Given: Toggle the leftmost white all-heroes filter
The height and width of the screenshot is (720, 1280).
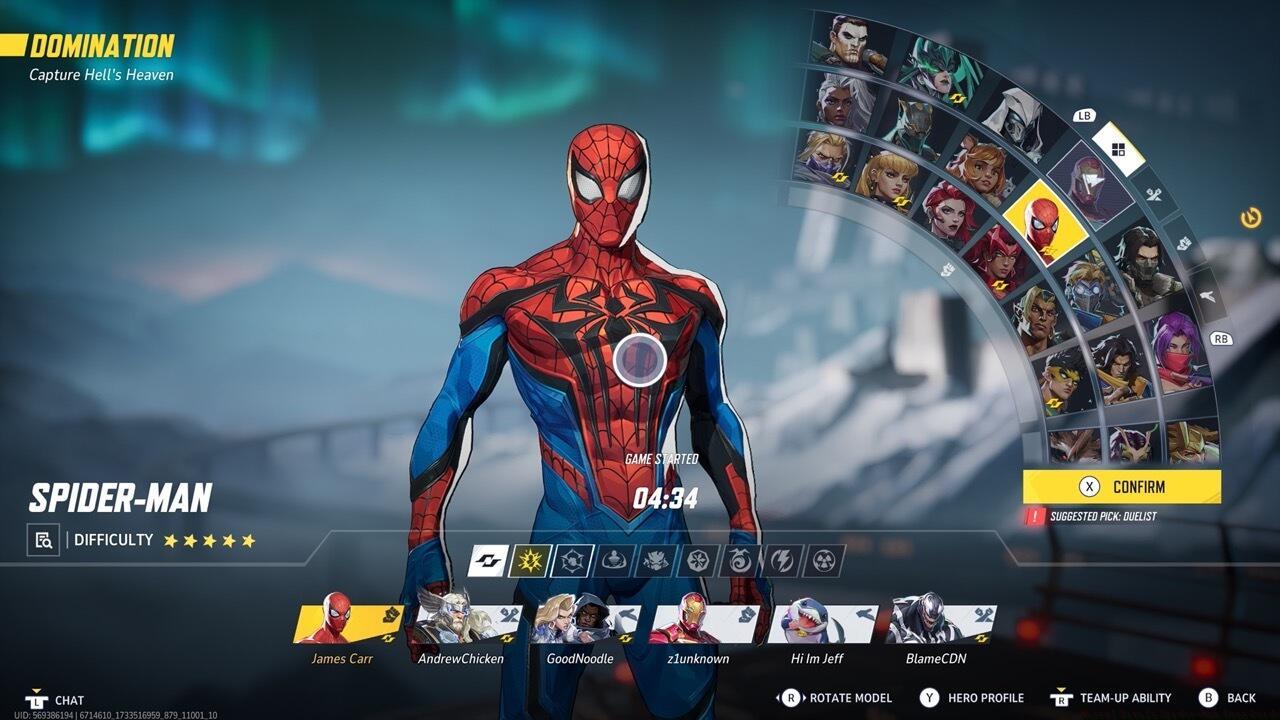Looking at the screenshot, I should [x=487, y=562].
